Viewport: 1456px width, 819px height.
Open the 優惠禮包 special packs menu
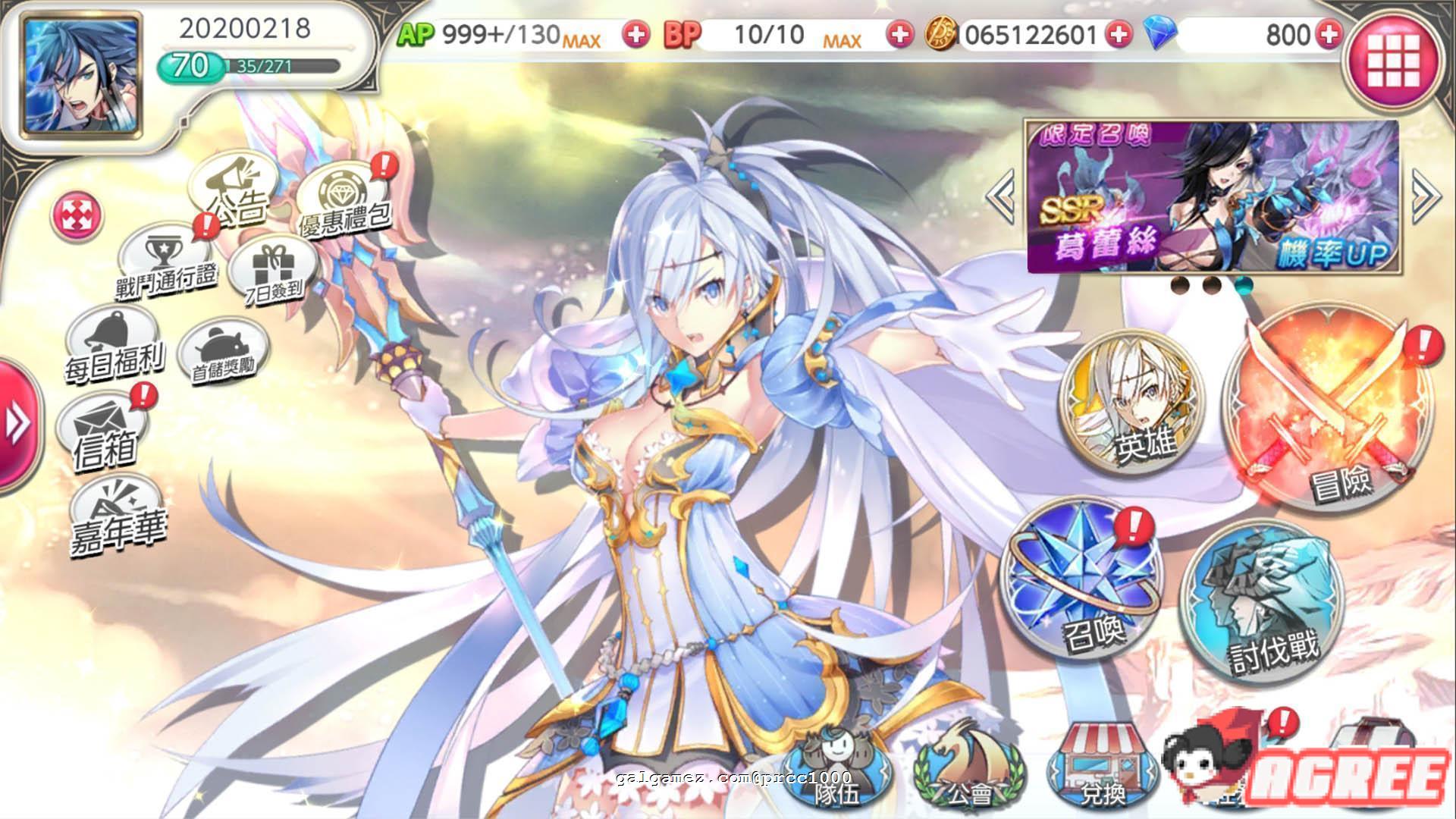(x=345, y=193)
